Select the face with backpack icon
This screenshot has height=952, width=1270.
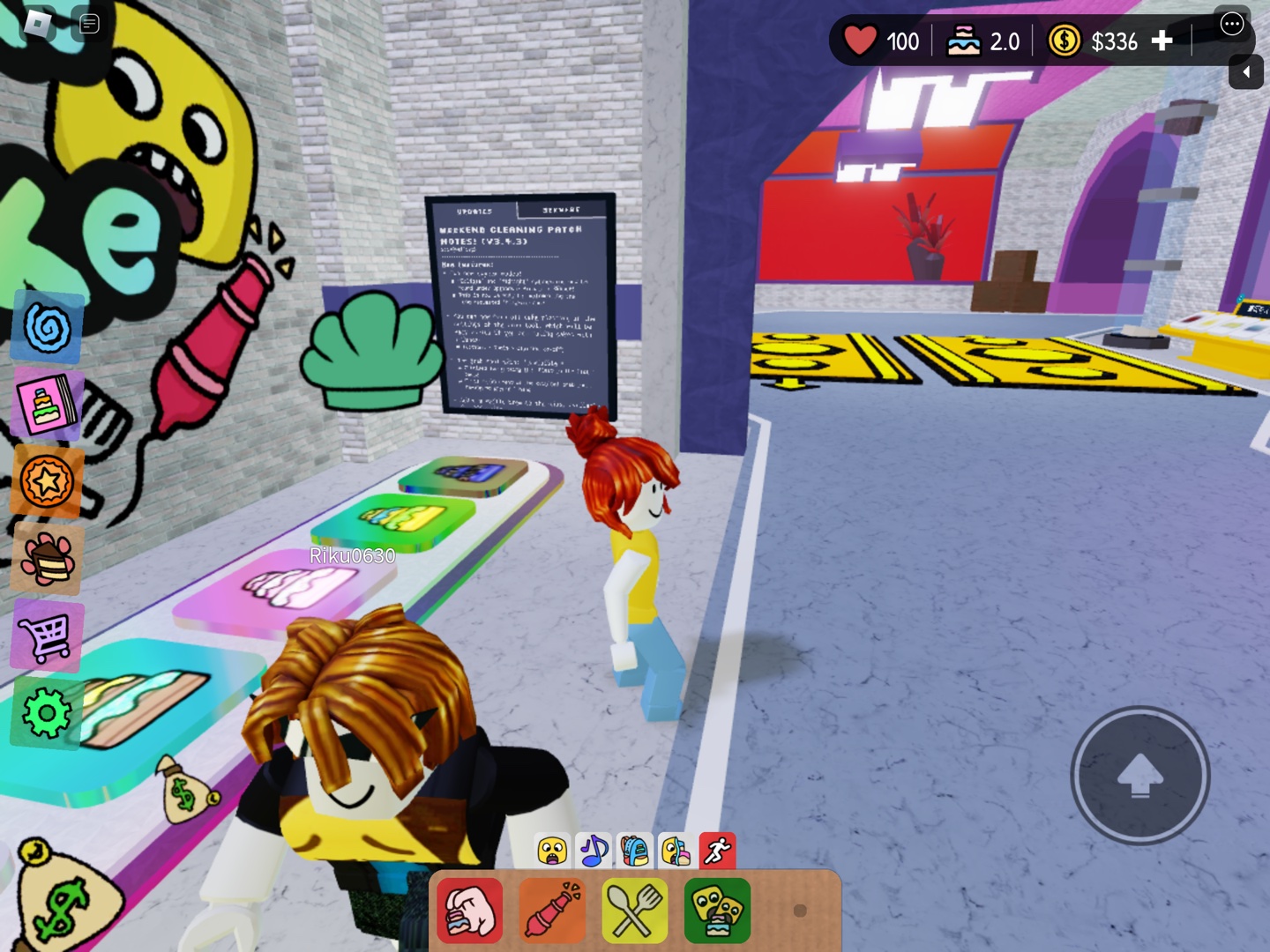(x=676, y=852)
